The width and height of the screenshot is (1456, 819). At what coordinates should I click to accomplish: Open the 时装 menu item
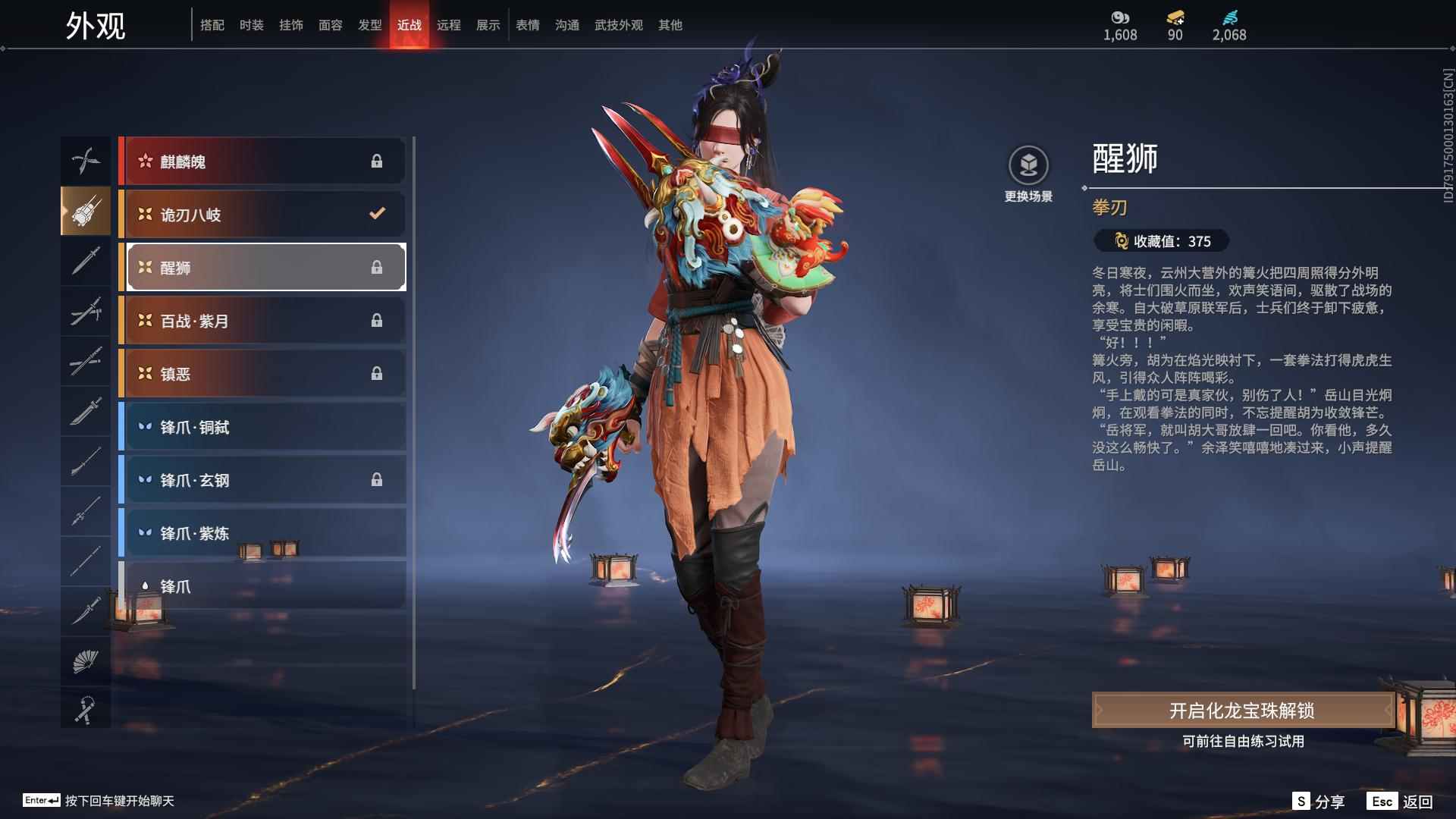tap(252, 24)
